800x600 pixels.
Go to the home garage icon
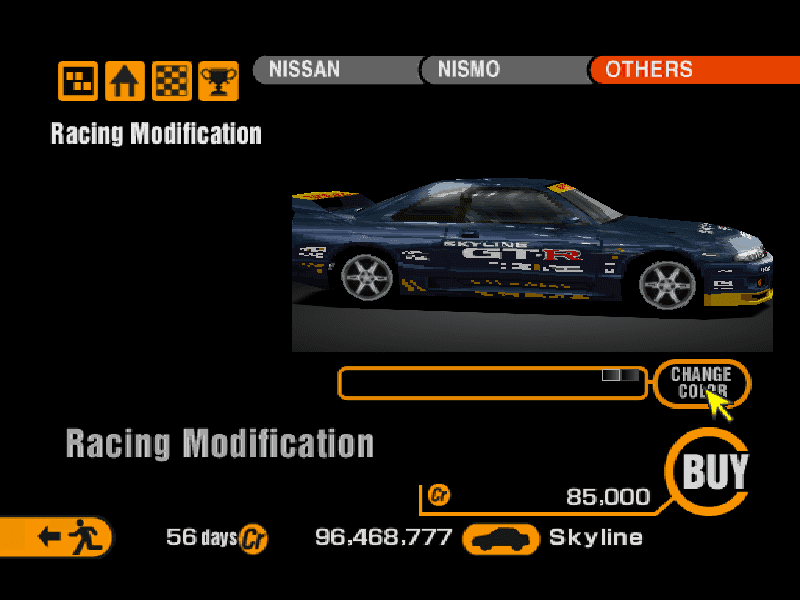pyautogui.click(x=124, y=81)
